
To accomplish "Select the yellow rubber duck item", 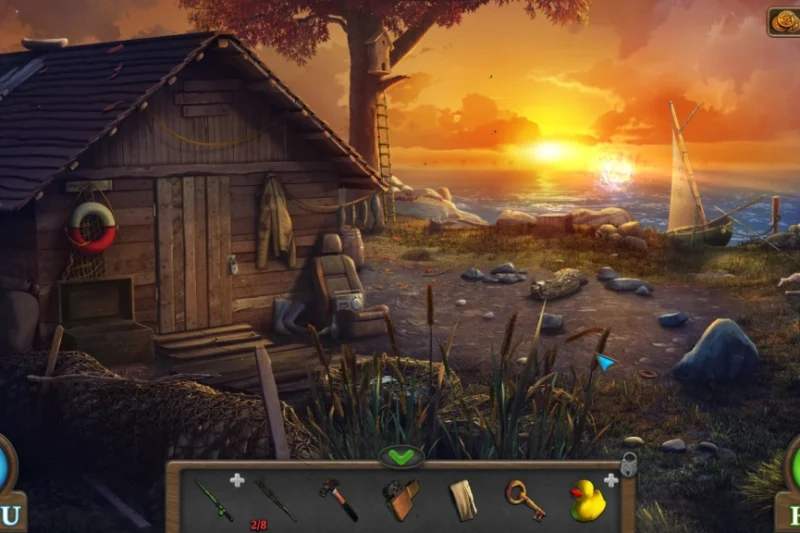I will [587, 500].
